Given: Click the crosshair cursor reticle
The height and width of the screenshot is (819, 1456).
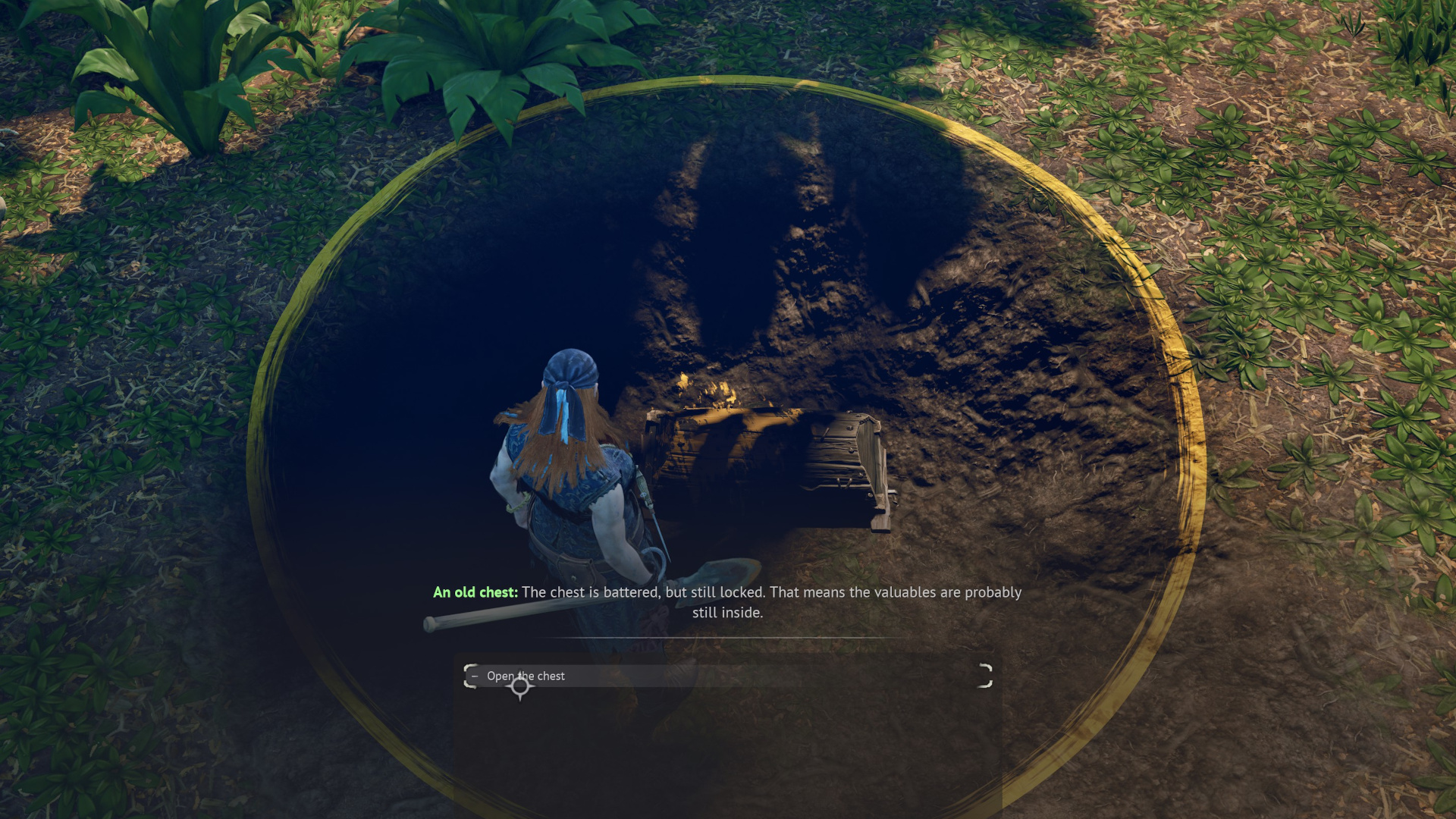Looking at the screenshot, I should 520,686.
